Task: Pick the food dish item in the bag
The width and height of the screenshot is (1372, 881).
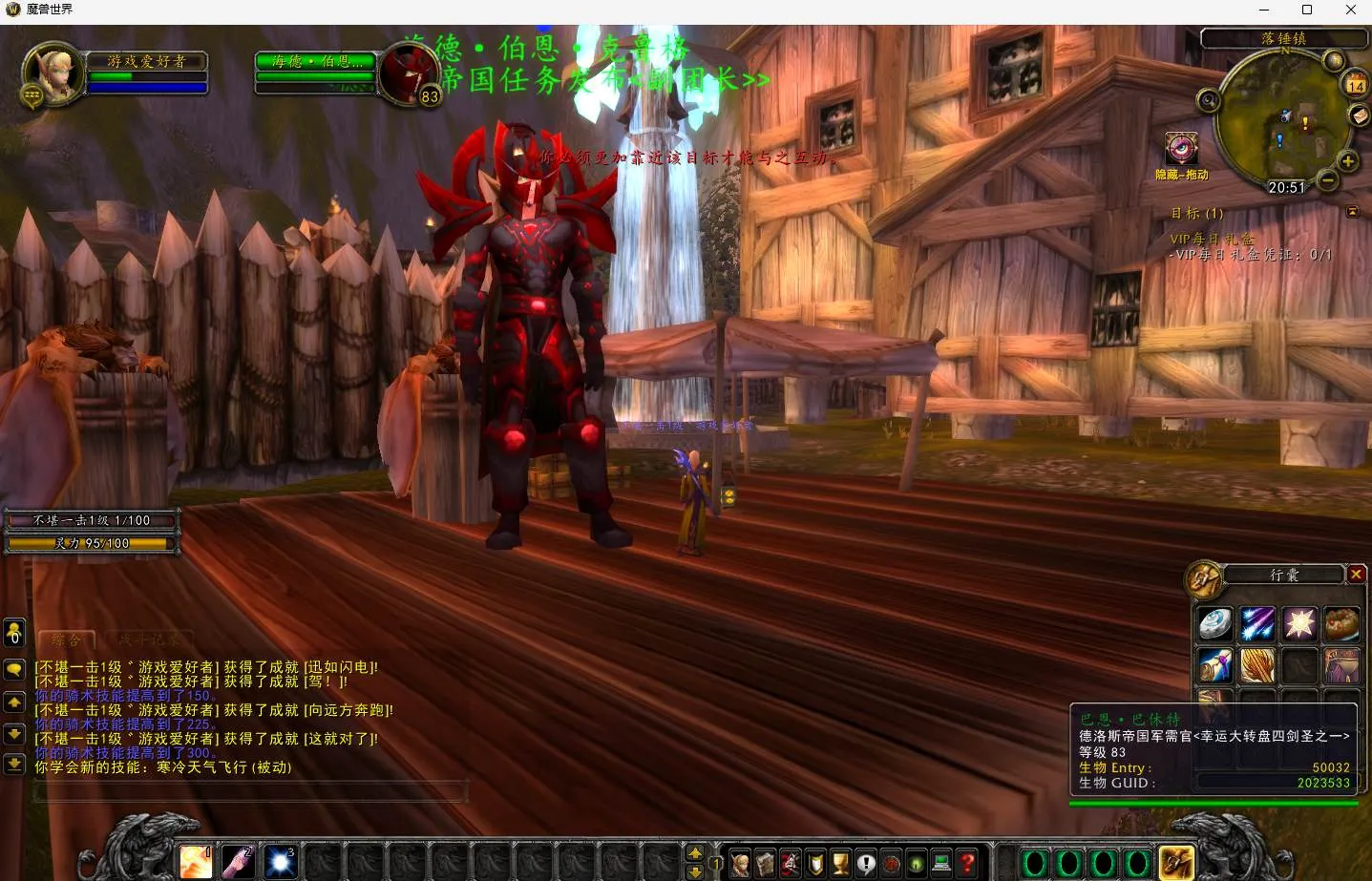Action: [x=1341, y=624]
